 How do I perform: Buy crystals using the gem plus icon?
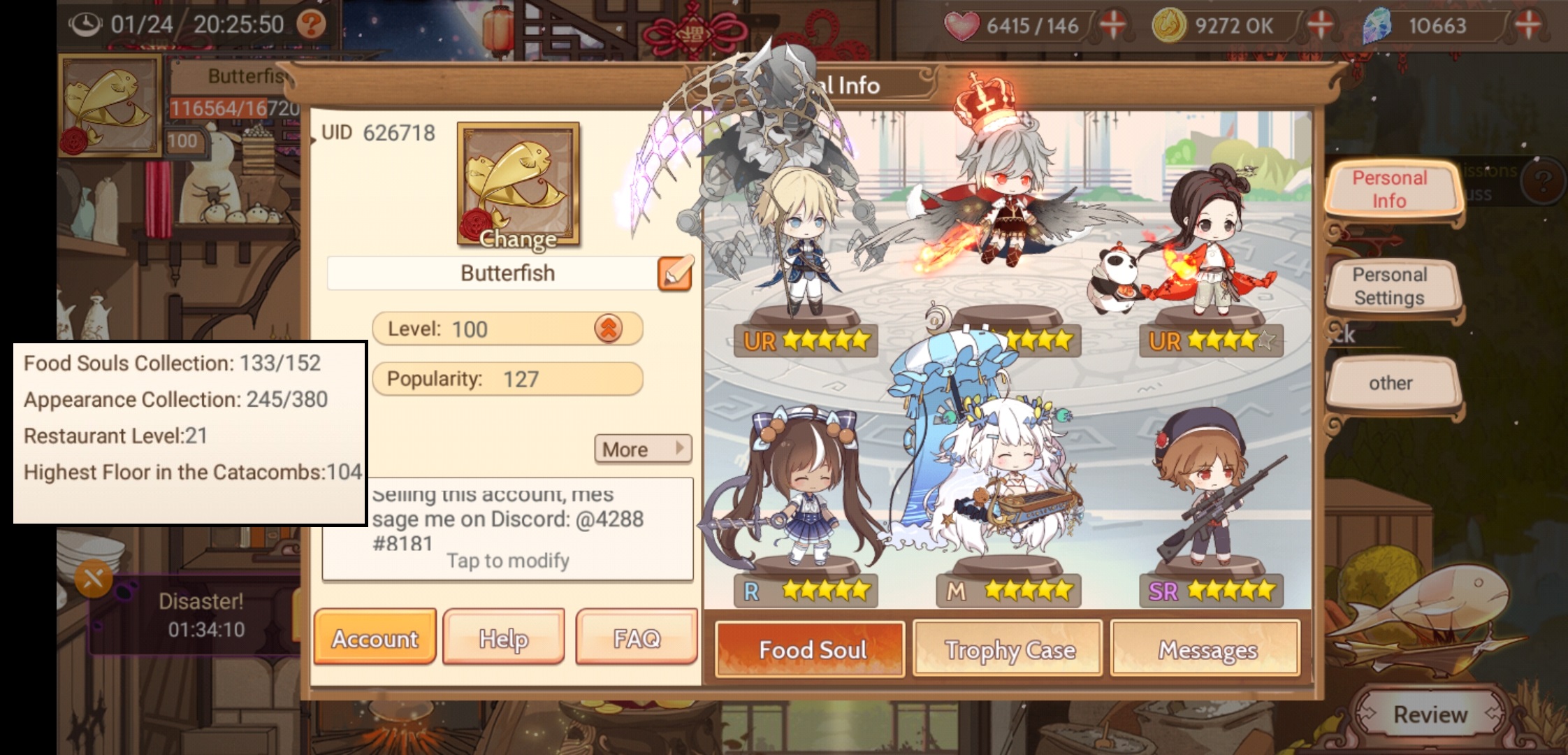click(x=1530, y=23)
